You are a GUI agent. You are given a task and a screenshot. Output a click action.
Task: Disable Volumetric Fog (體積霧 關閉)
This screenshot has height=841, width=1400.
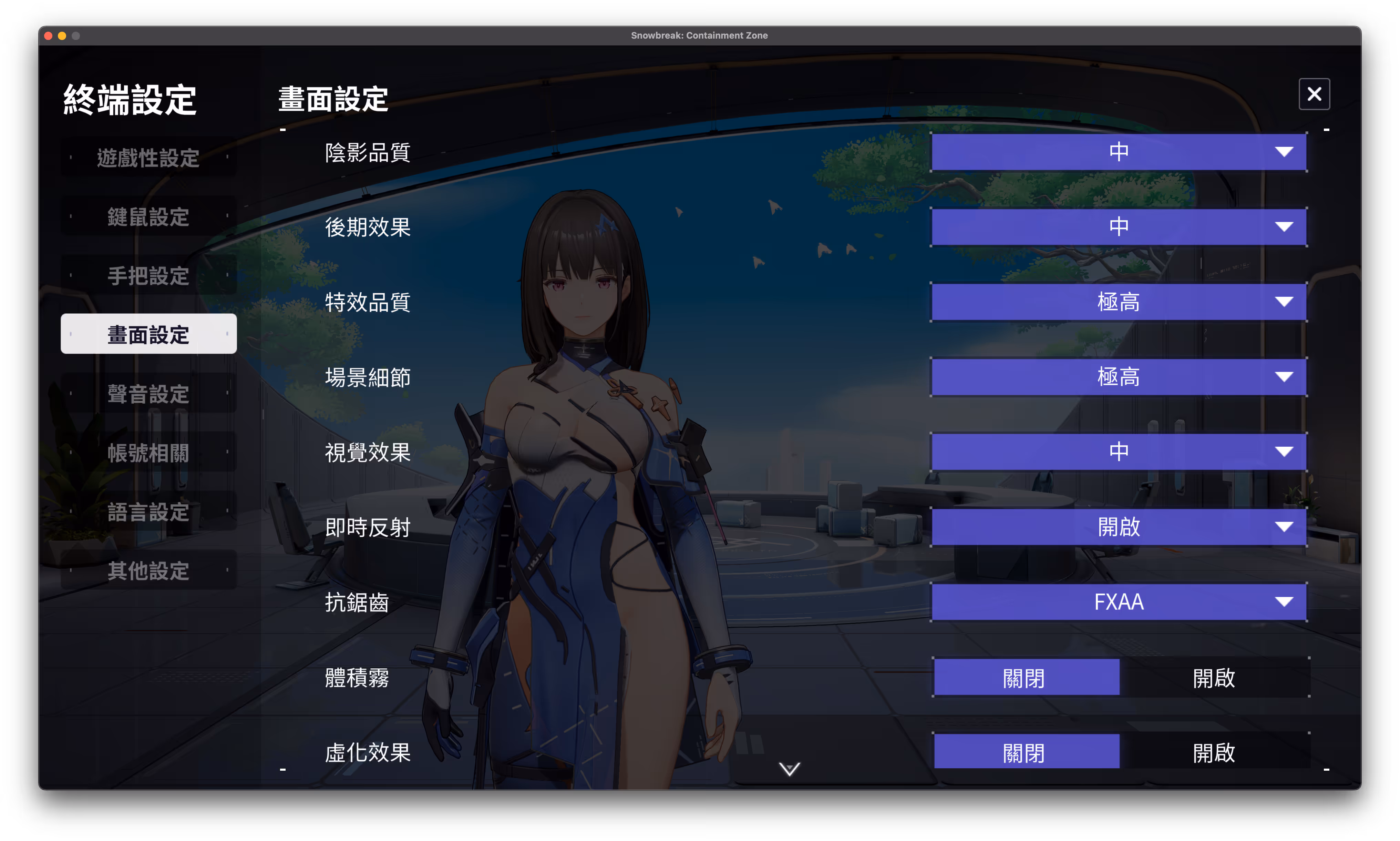1026,677
